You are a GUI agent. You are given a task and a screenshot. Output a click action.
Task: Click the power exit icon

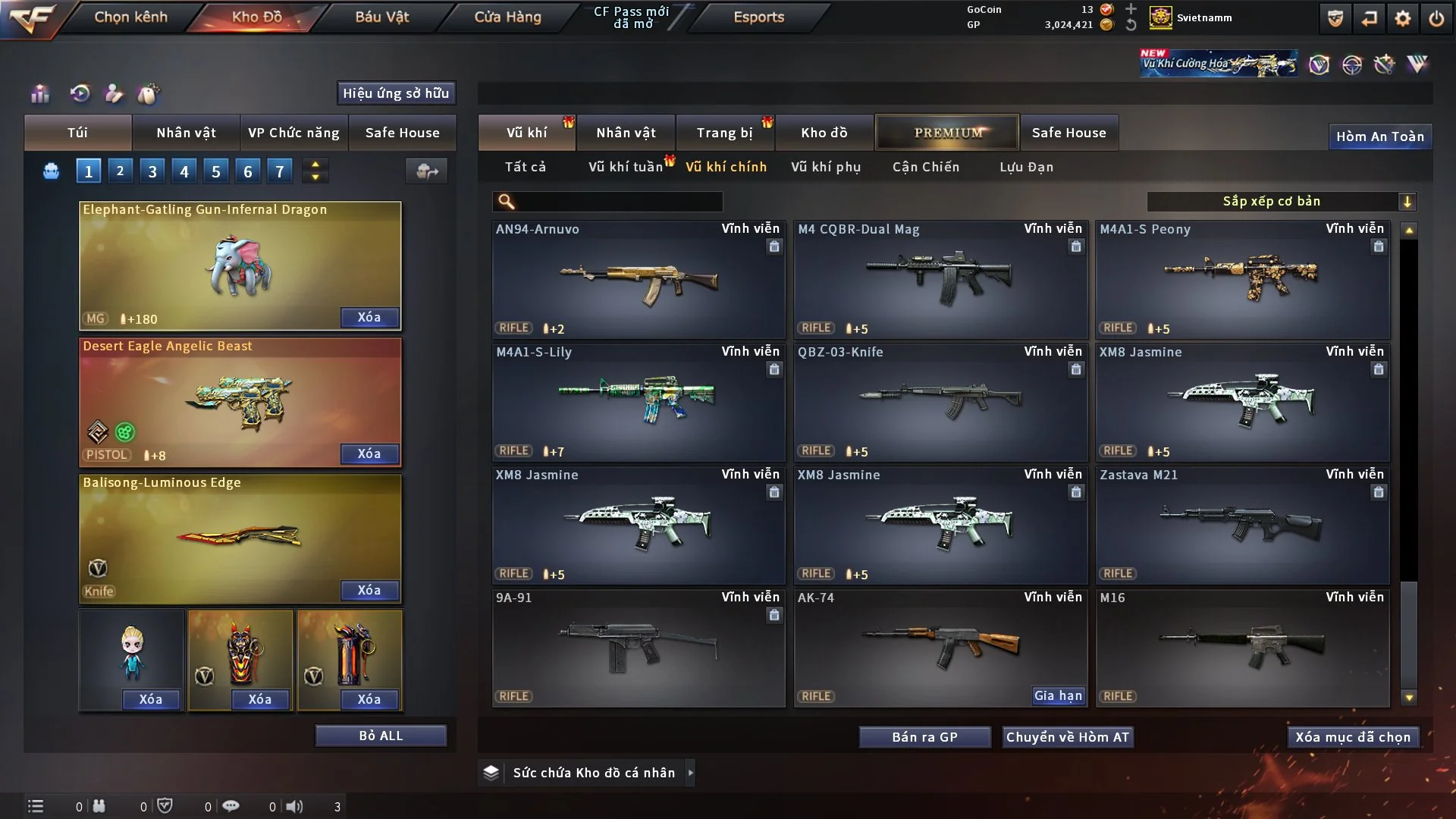pyautogui.click(x=1436, y=18)
